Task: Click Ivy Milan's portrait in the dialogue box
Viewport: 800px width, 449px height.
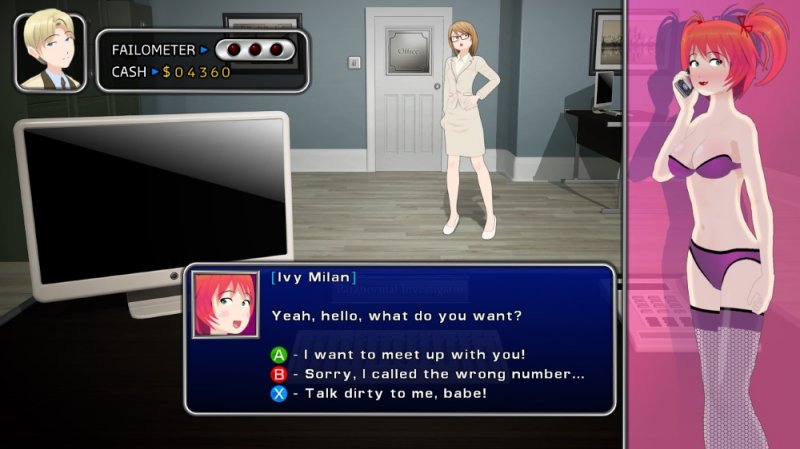Action: pyautogui.click(x=225, y=304)
